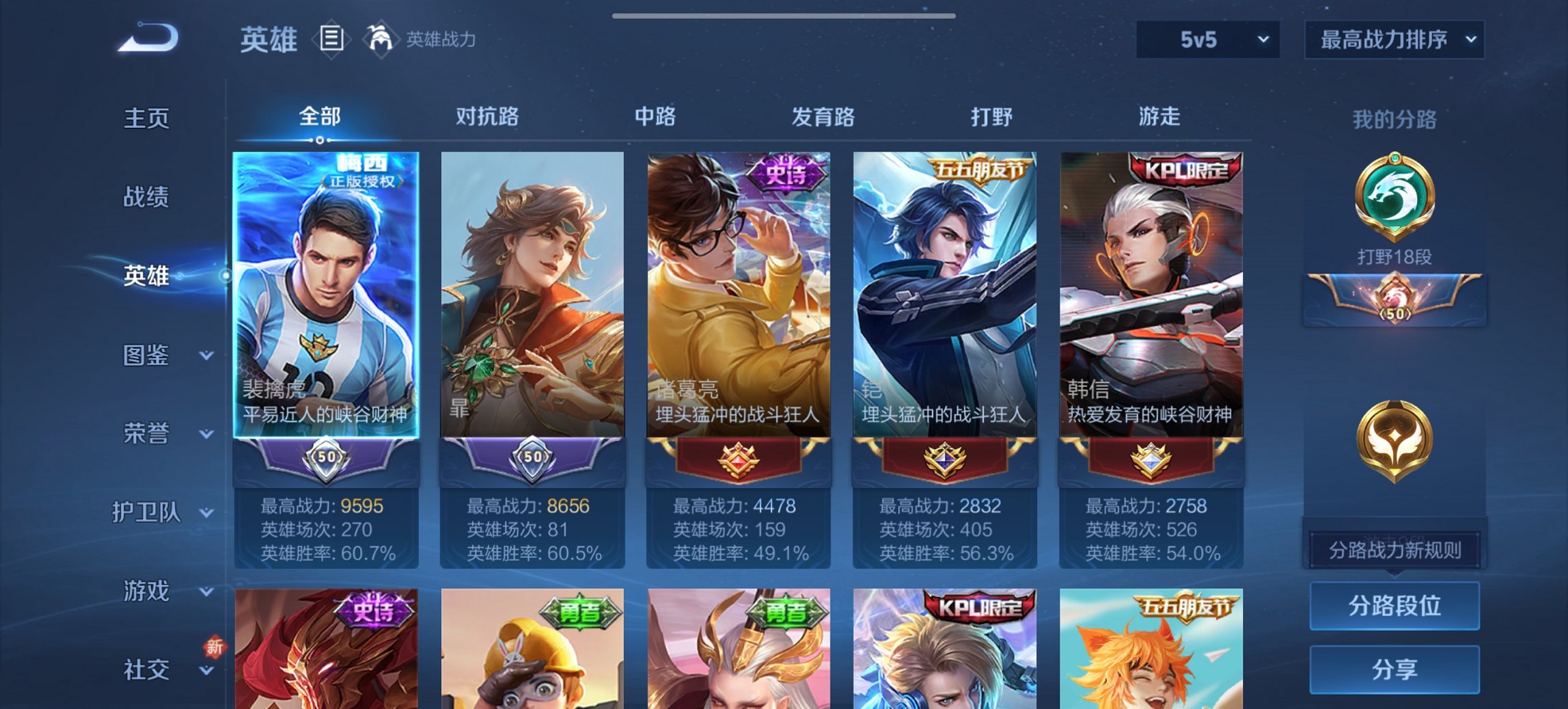The width and height of the screenshot is (1568, 709).
Task: Select 战绩 from the left sidebar menu
Action: [146, 197]
